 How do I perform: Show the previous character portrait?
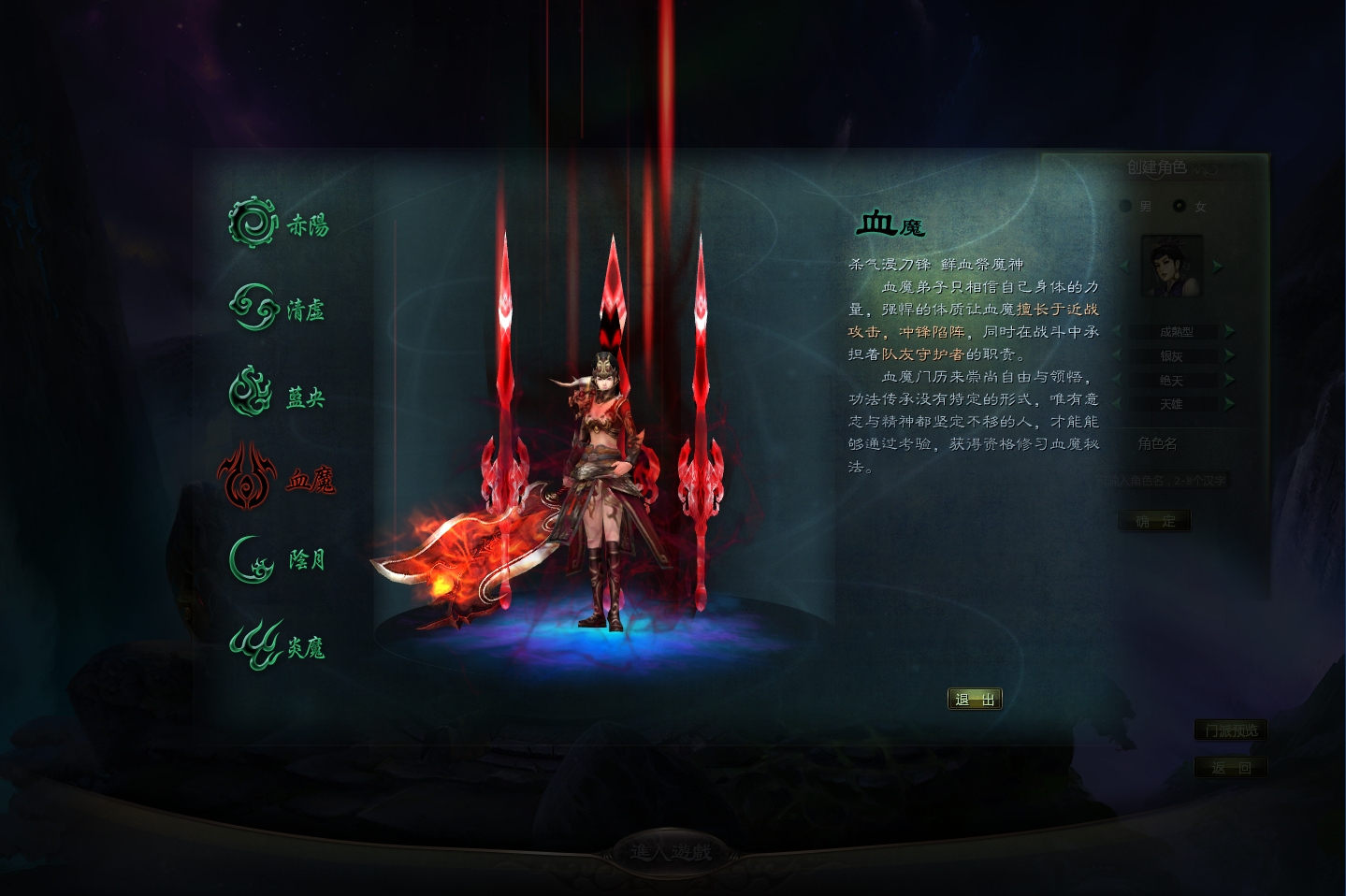click(1125, 267)
